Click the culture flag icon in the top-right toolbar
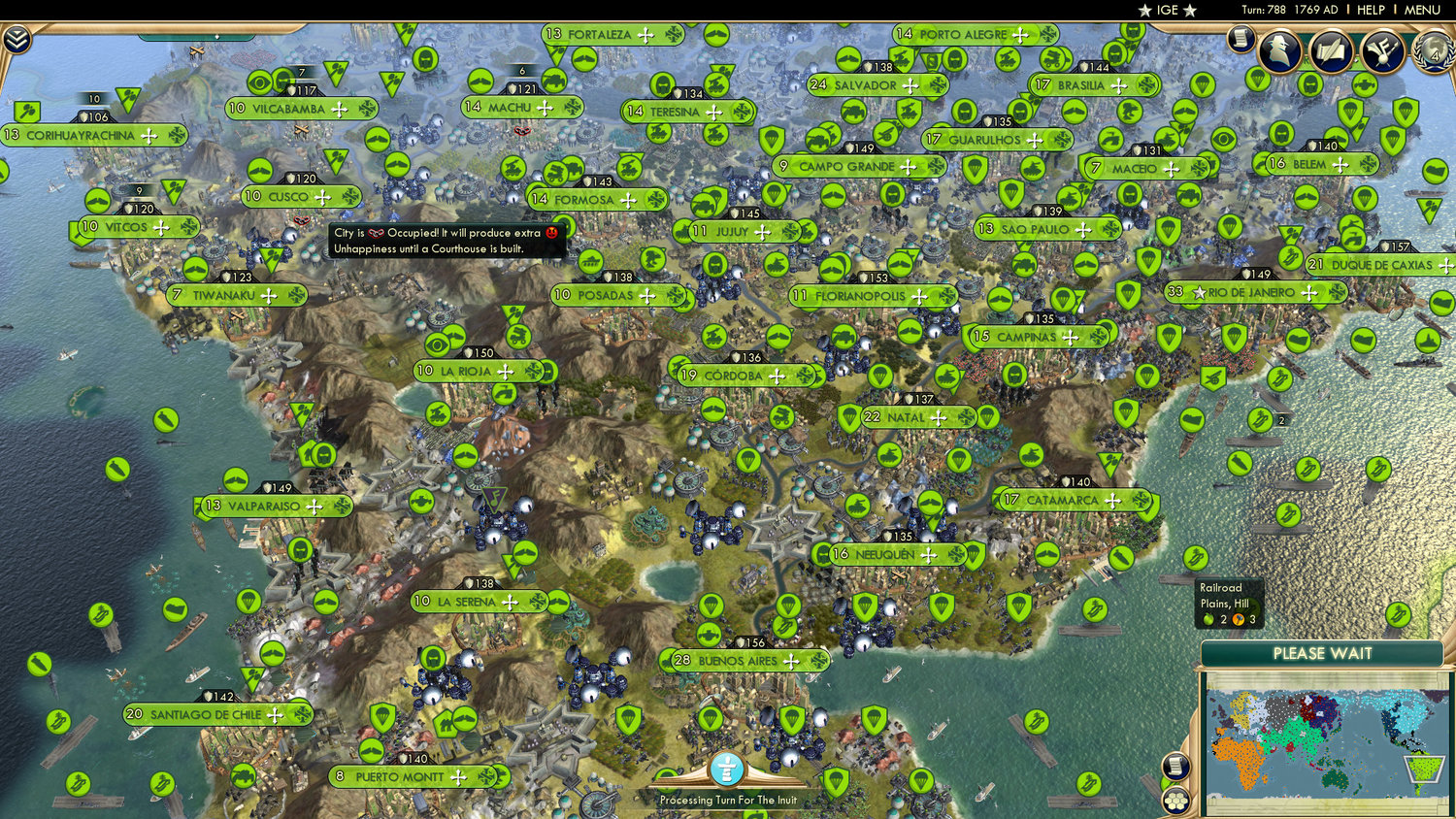Viewport: 1456px width, 819px height. (1382, 50)
